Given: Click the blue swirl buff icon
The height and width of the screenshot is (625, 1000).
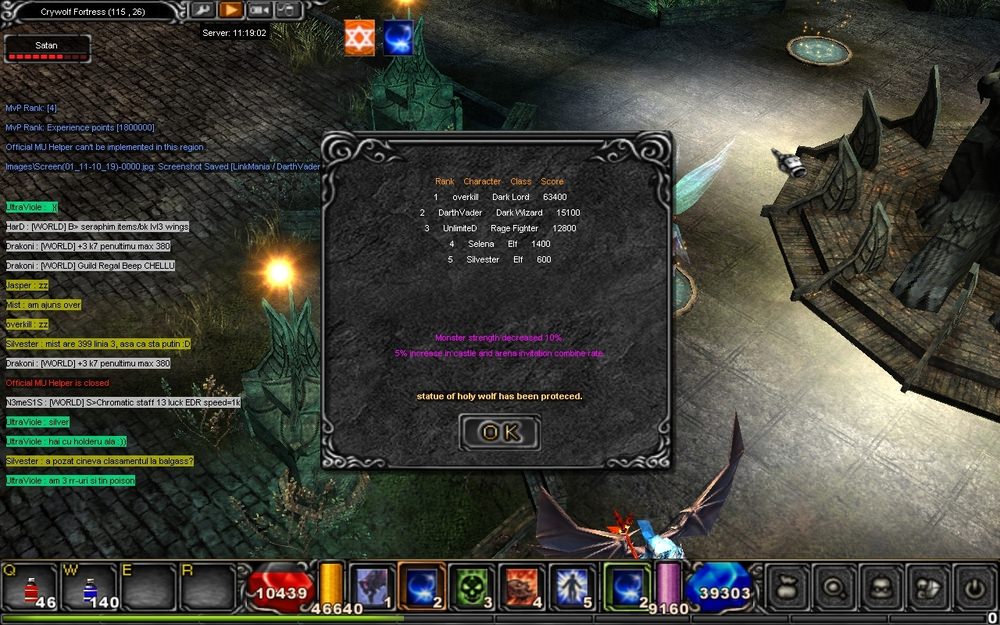Looking at the screenshot, I should click(x=398, y=38).
